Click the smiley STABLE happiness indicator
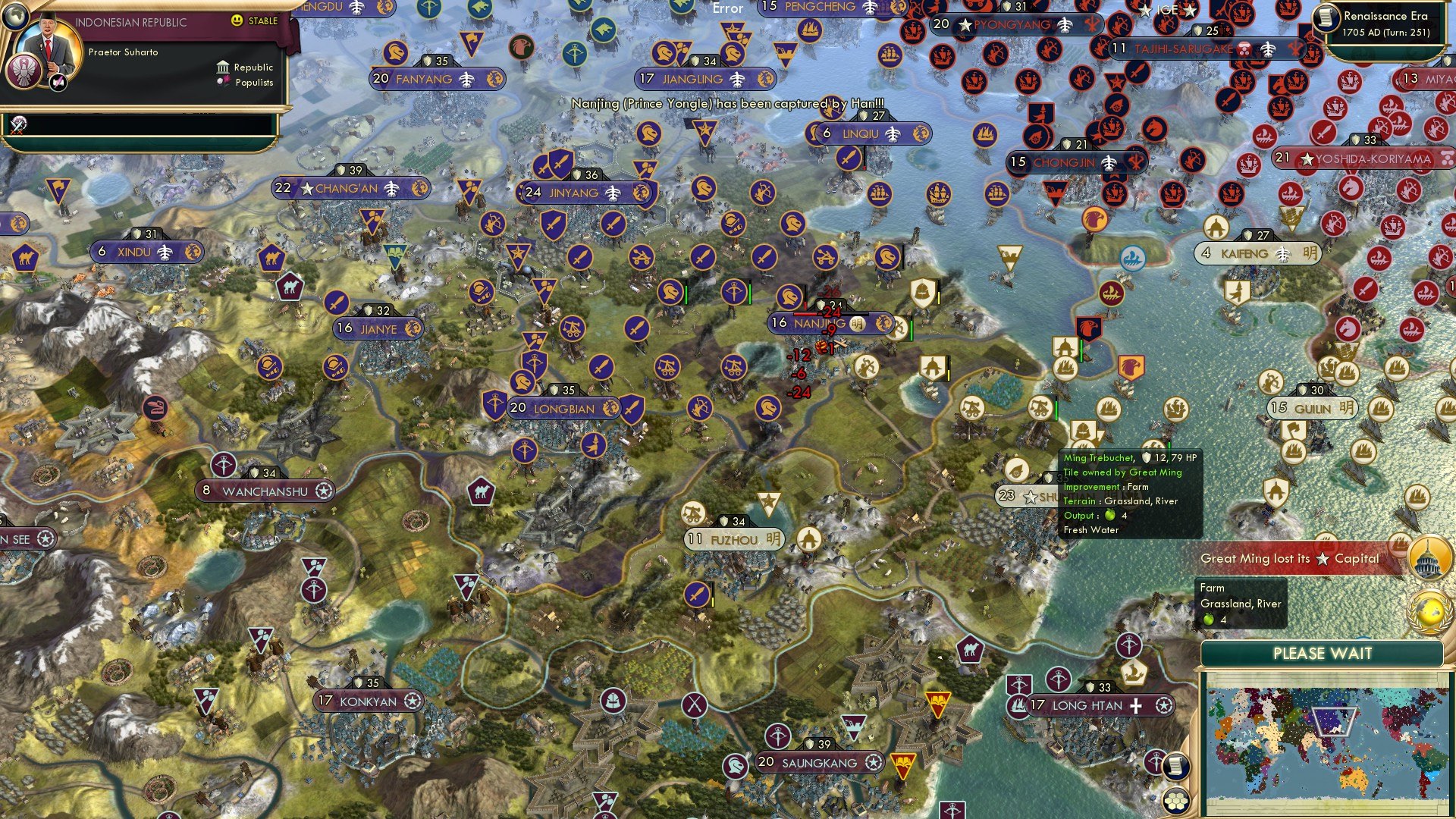 pyautogui.click(x=237, y=20)
